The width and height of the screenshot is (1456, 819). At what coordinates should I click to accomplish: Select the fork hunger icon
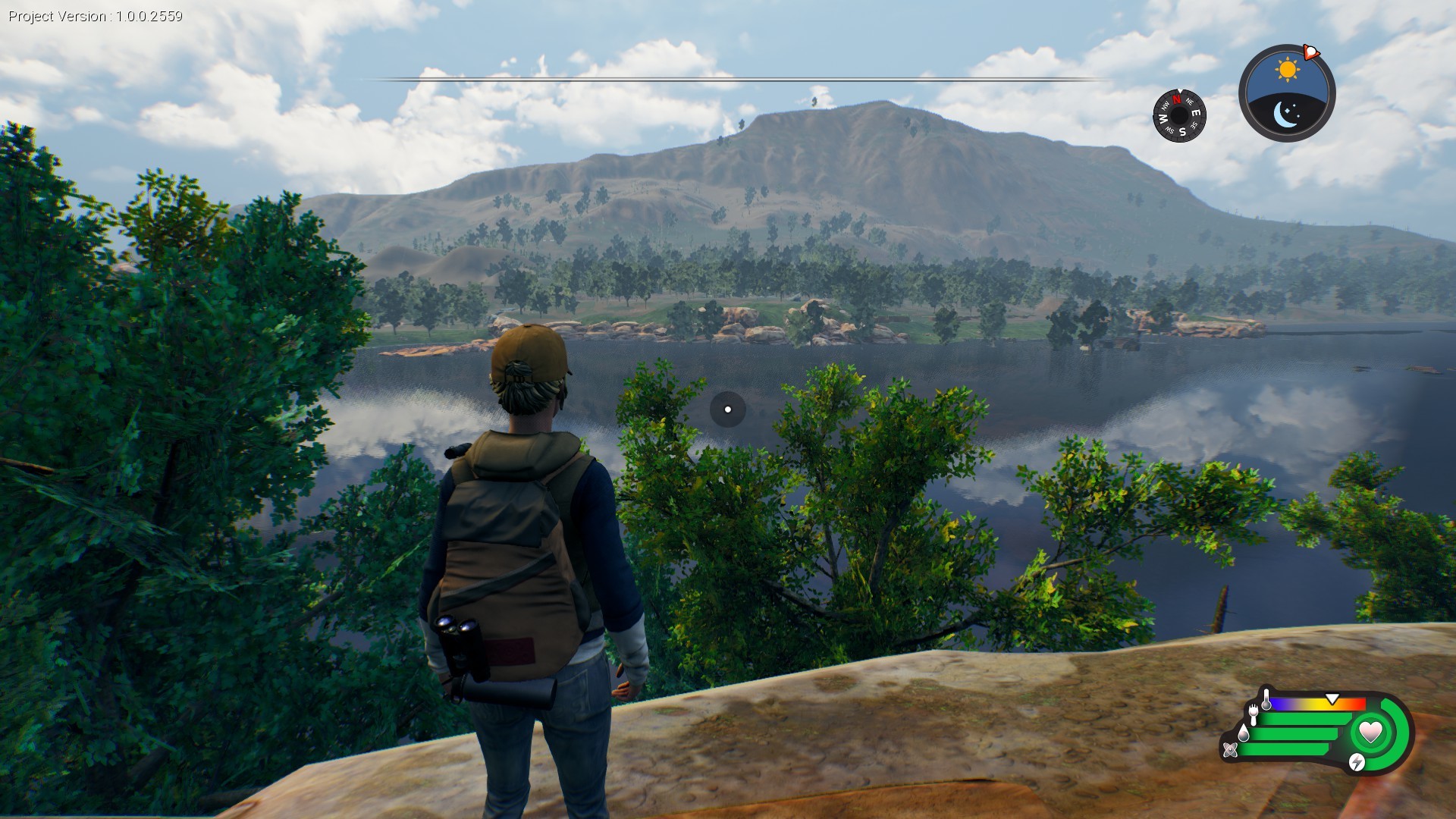(1253, 714)
